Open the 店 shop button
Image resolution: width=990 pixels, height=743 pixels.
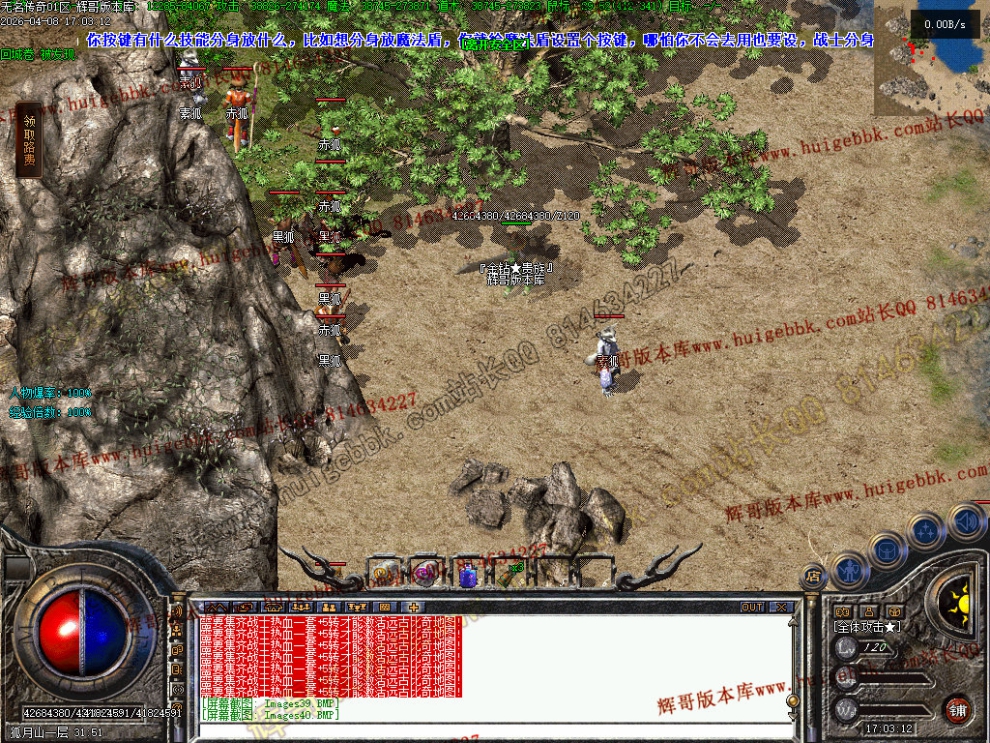pos(812,577)
